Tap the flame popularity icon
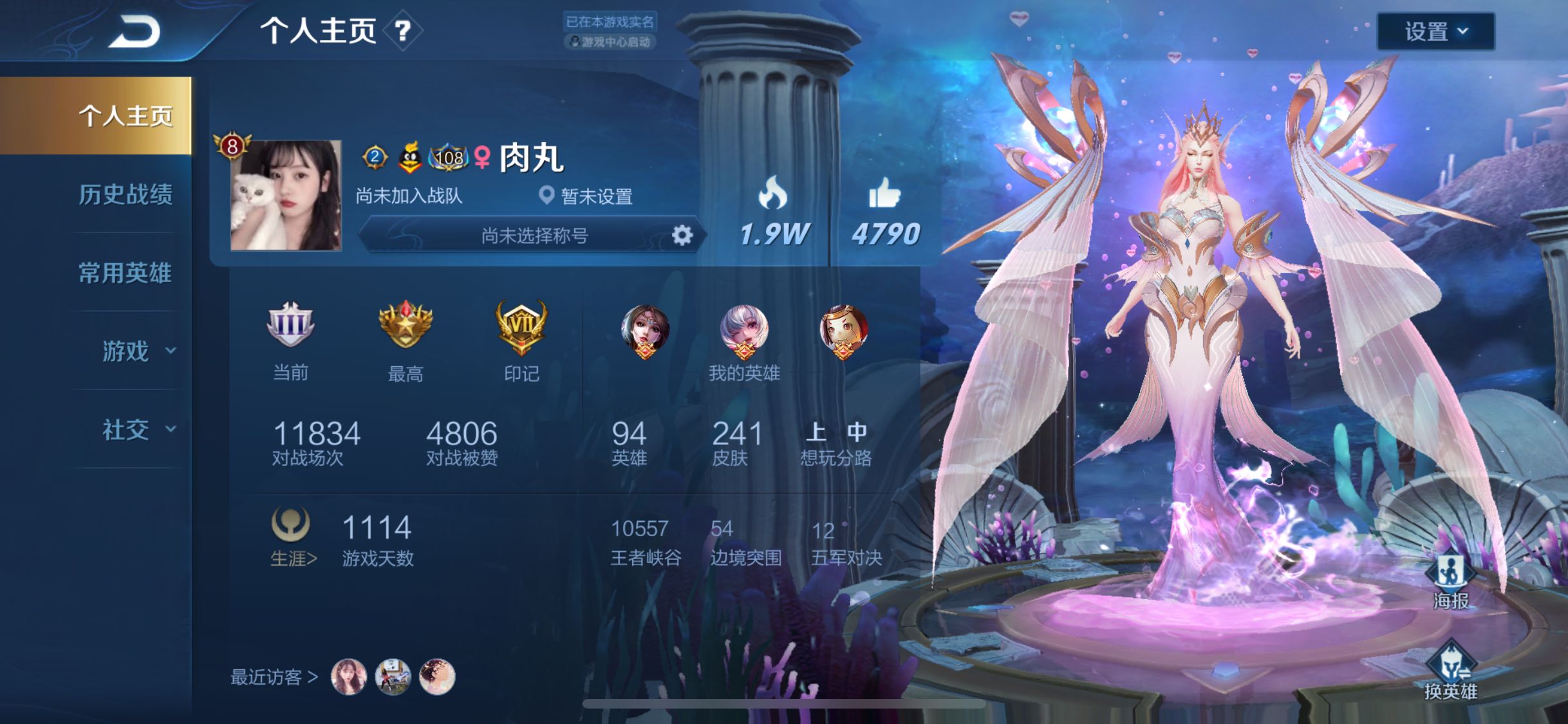The height and width of the screenshot is (724, 1568). [772, 193]
